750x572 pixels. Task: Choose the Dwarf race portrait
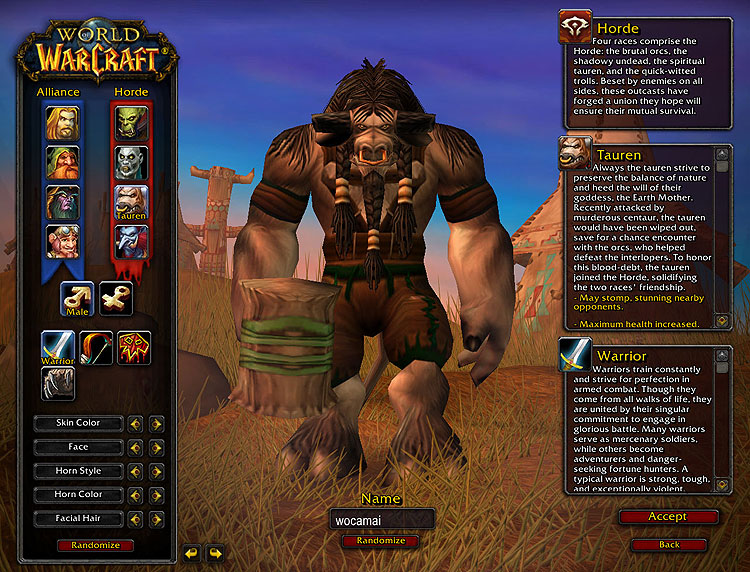pos(62,162)
